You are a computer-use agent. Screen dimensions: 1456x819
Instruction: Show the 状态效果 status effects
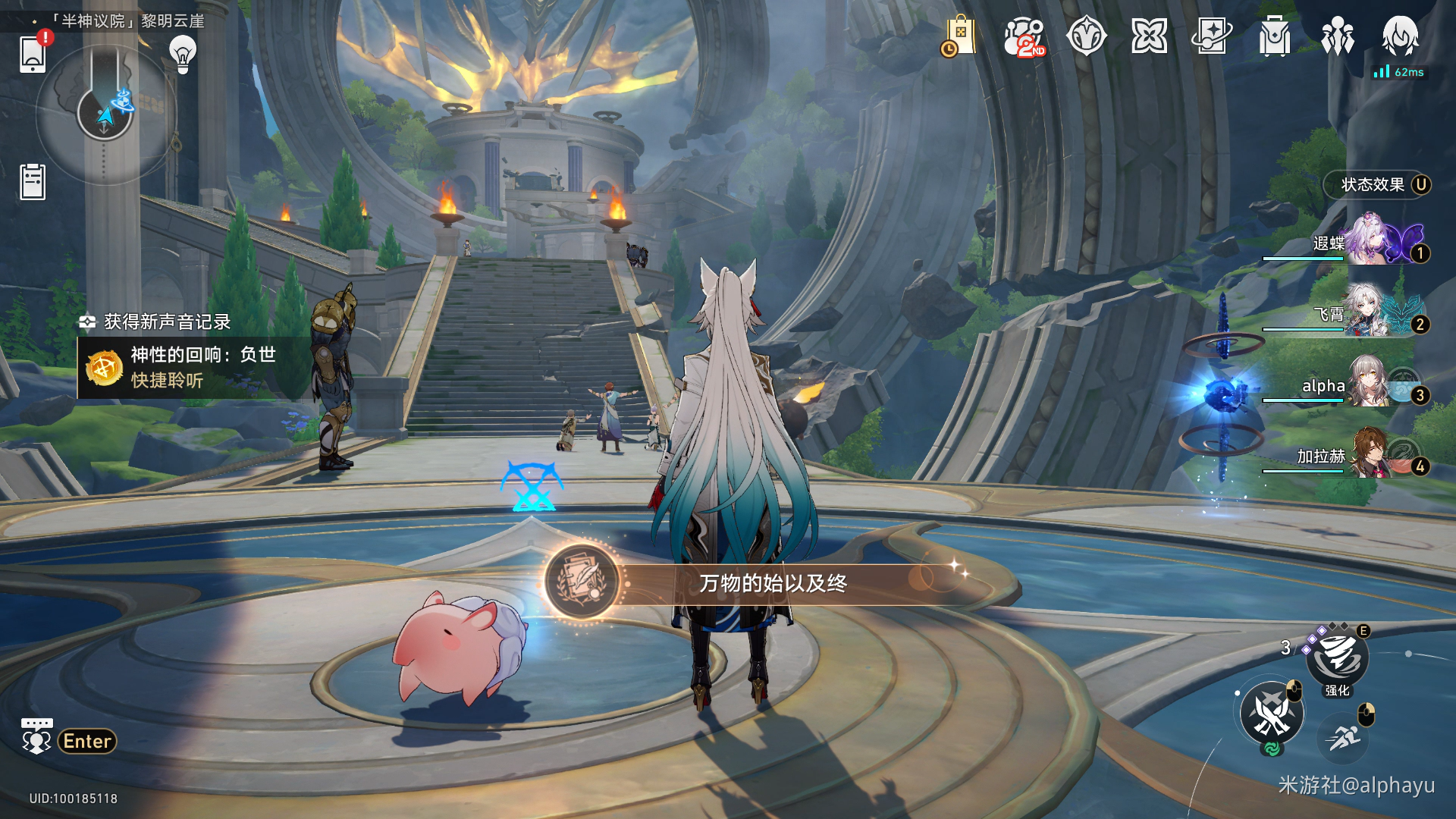pyautogui.click(x=1378, y=185)
